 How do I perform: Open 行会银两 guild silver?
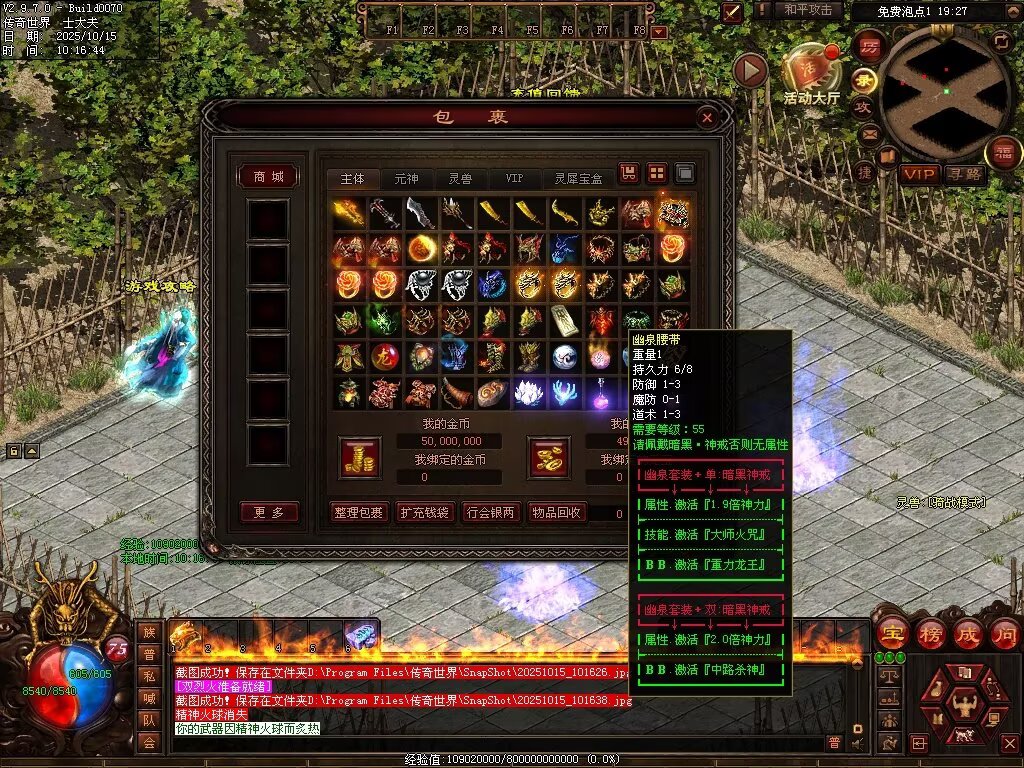click(490, 513)
